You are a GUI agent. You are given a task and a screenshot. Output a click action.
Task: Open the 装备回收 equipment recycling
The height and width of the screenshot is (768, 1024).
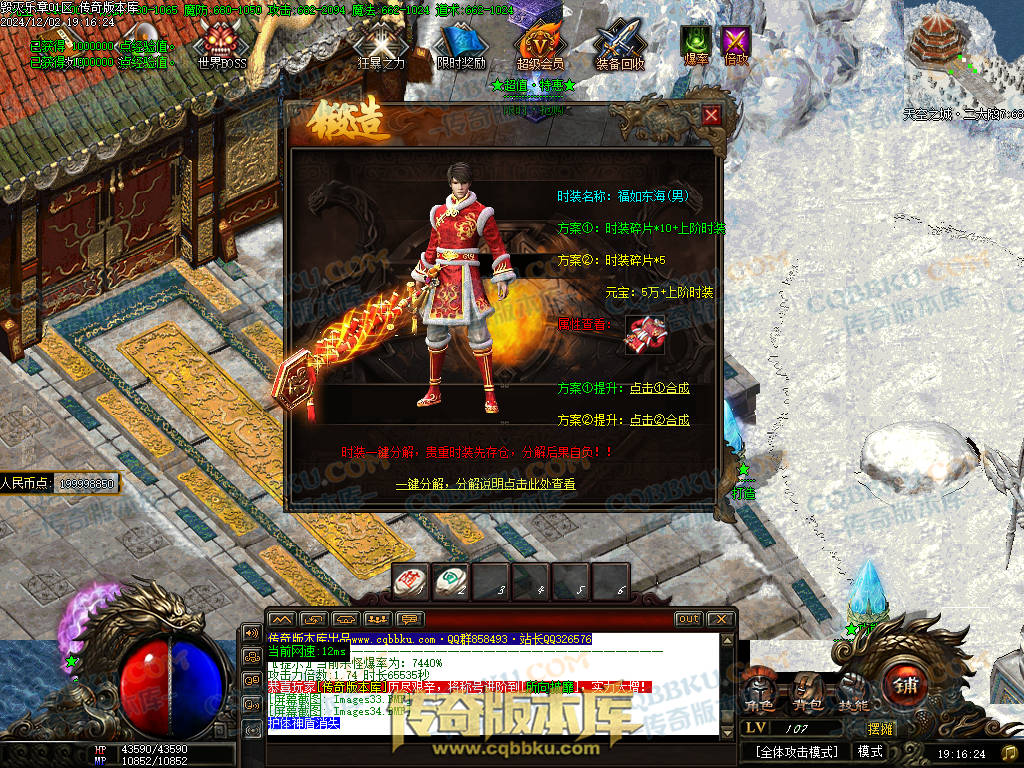620,46
